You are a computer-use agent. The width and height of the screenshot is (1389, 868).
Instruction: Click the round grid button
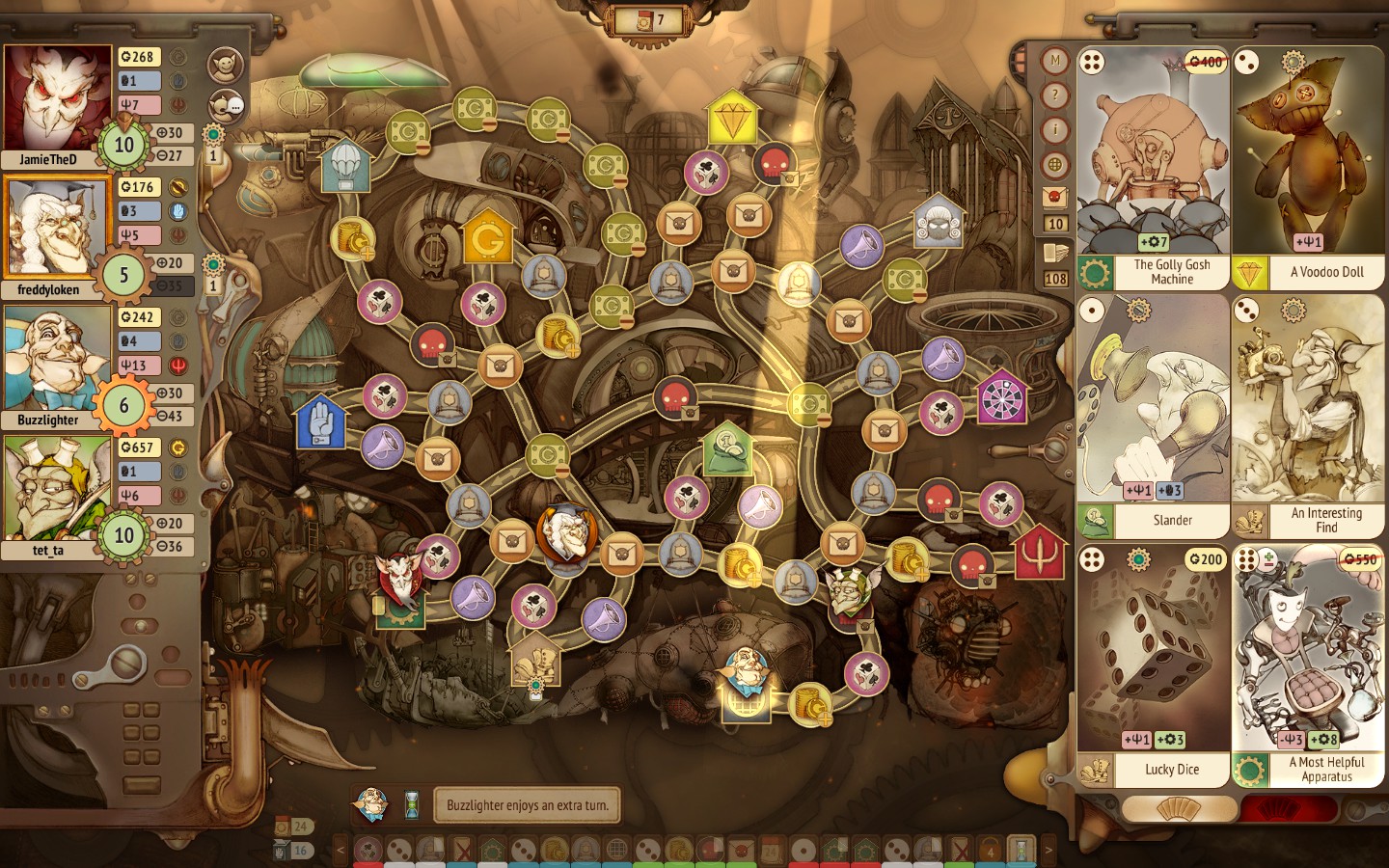coord(1055,165)
